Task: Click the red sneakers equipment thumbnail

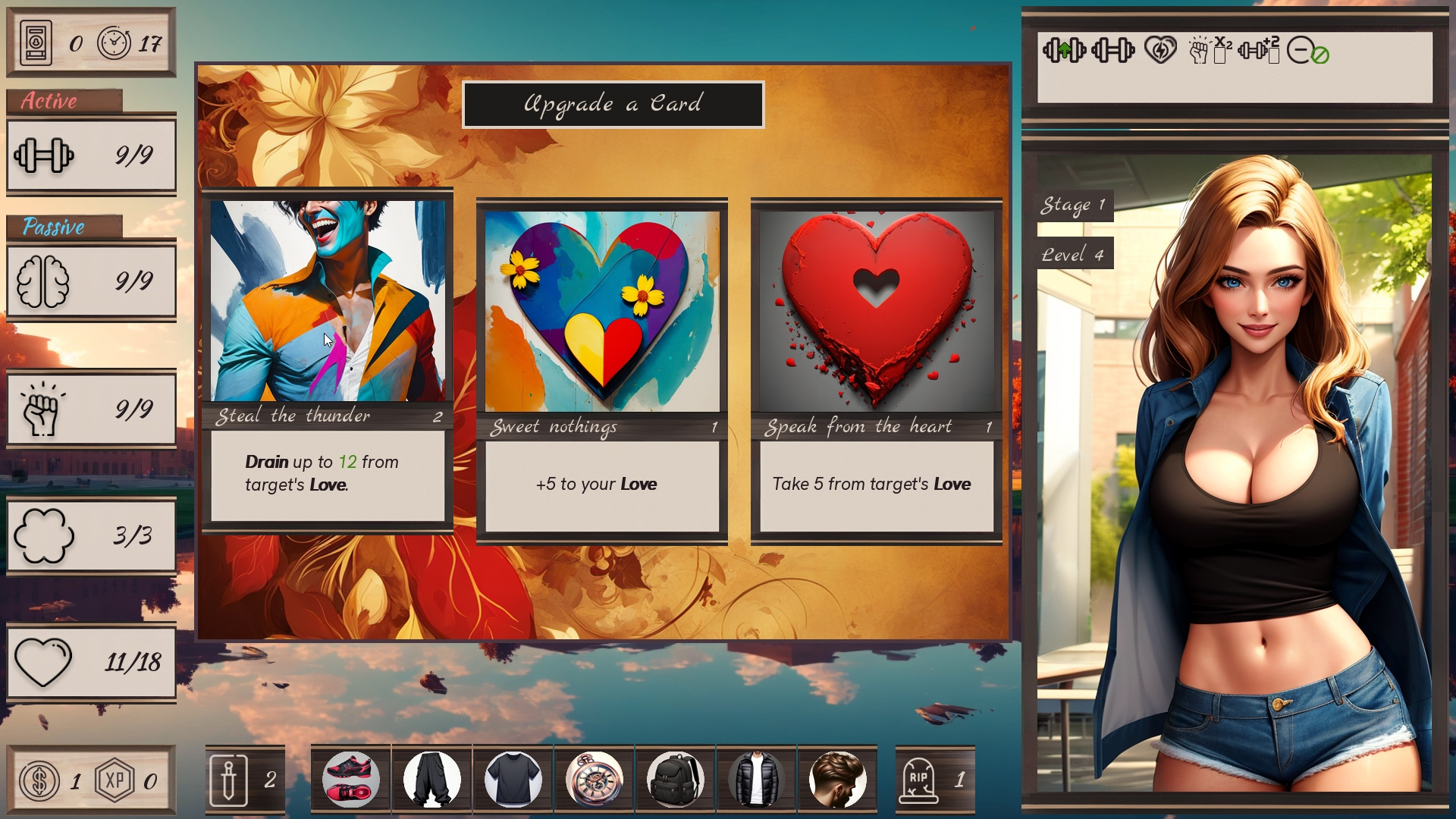Action: [351, 779]
